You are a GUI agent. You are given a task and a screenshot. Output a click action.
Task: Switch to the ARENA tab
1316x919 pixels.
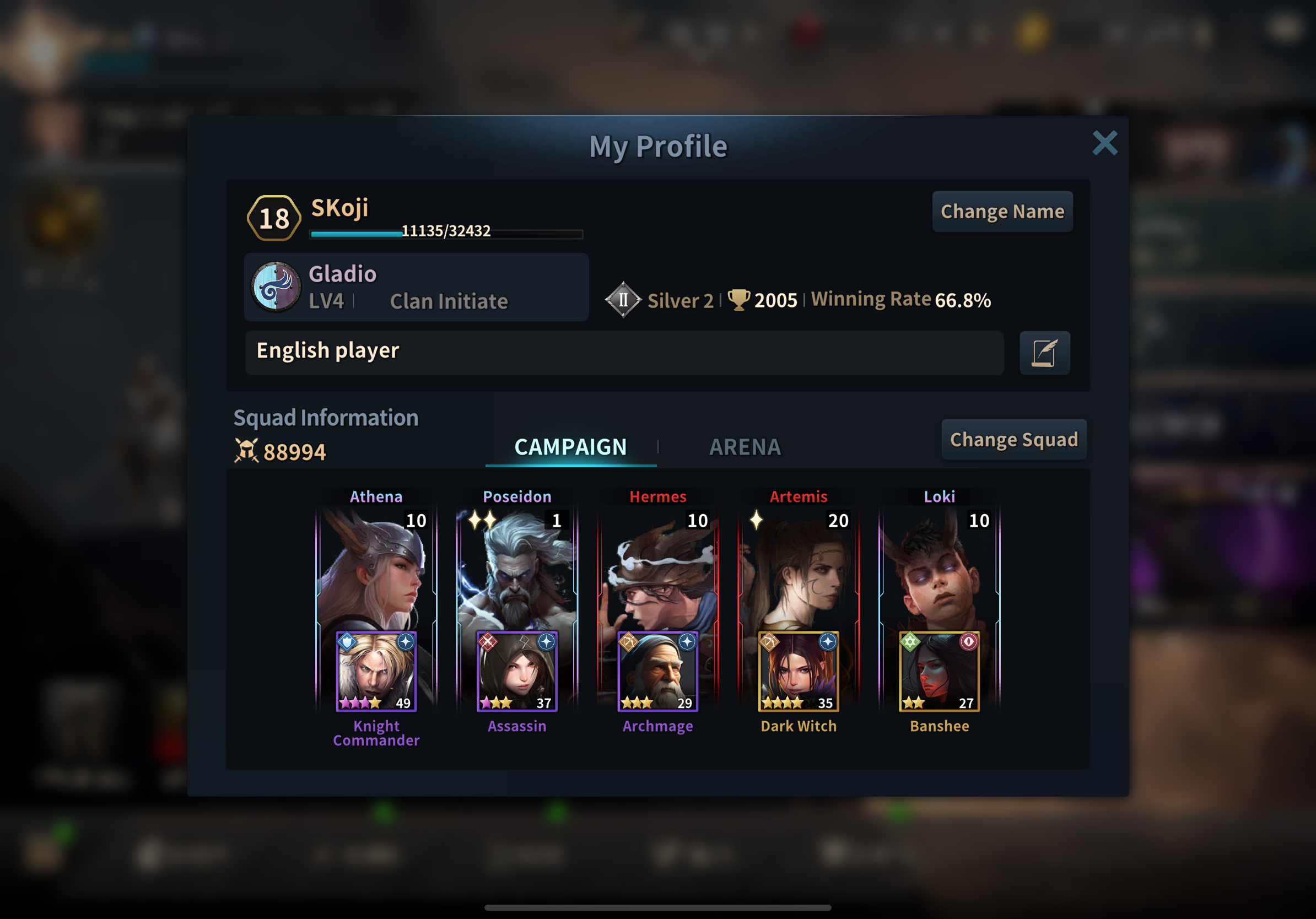click(745, 447)
